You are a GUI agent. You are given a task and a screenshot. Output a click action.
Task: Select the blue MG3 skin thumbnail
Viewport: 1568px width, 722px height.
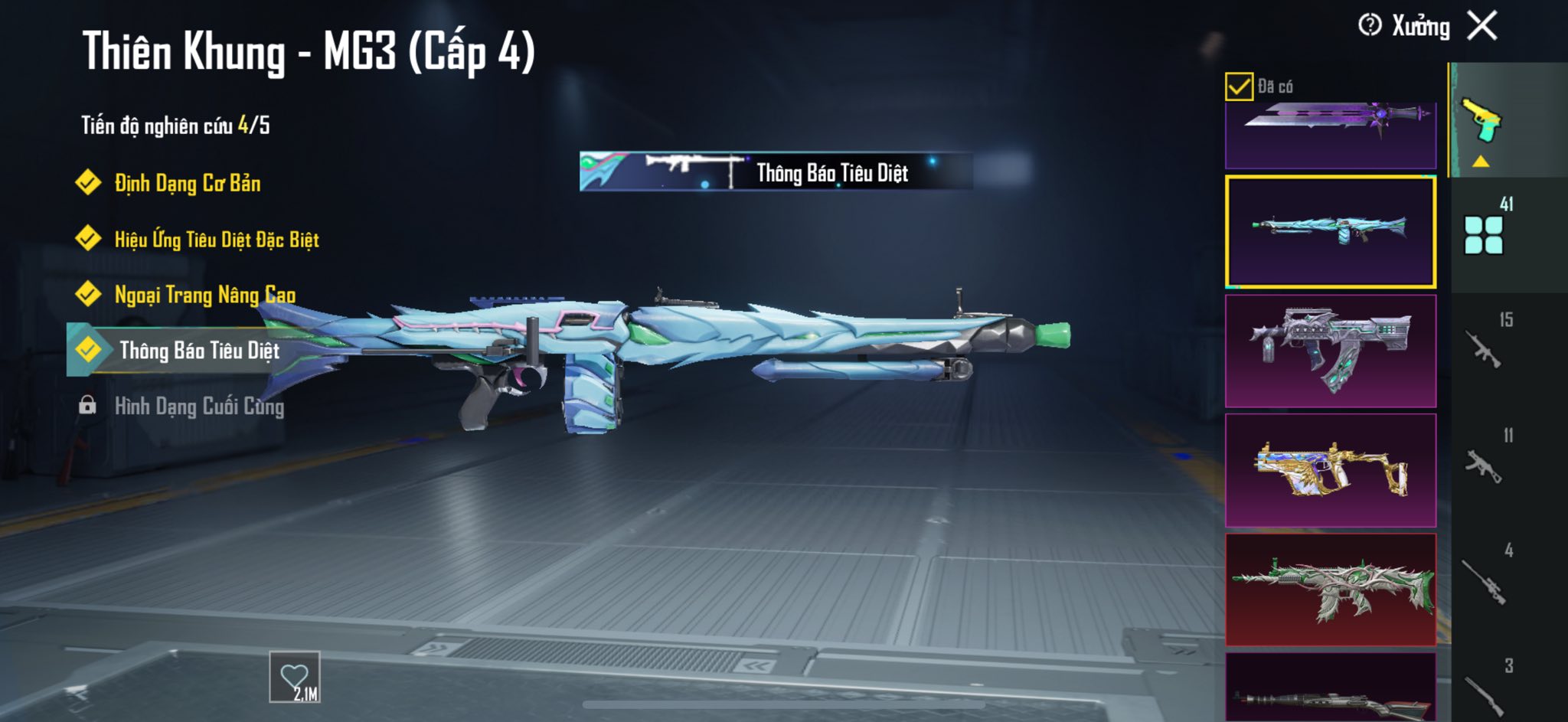tap(1331, 231)
